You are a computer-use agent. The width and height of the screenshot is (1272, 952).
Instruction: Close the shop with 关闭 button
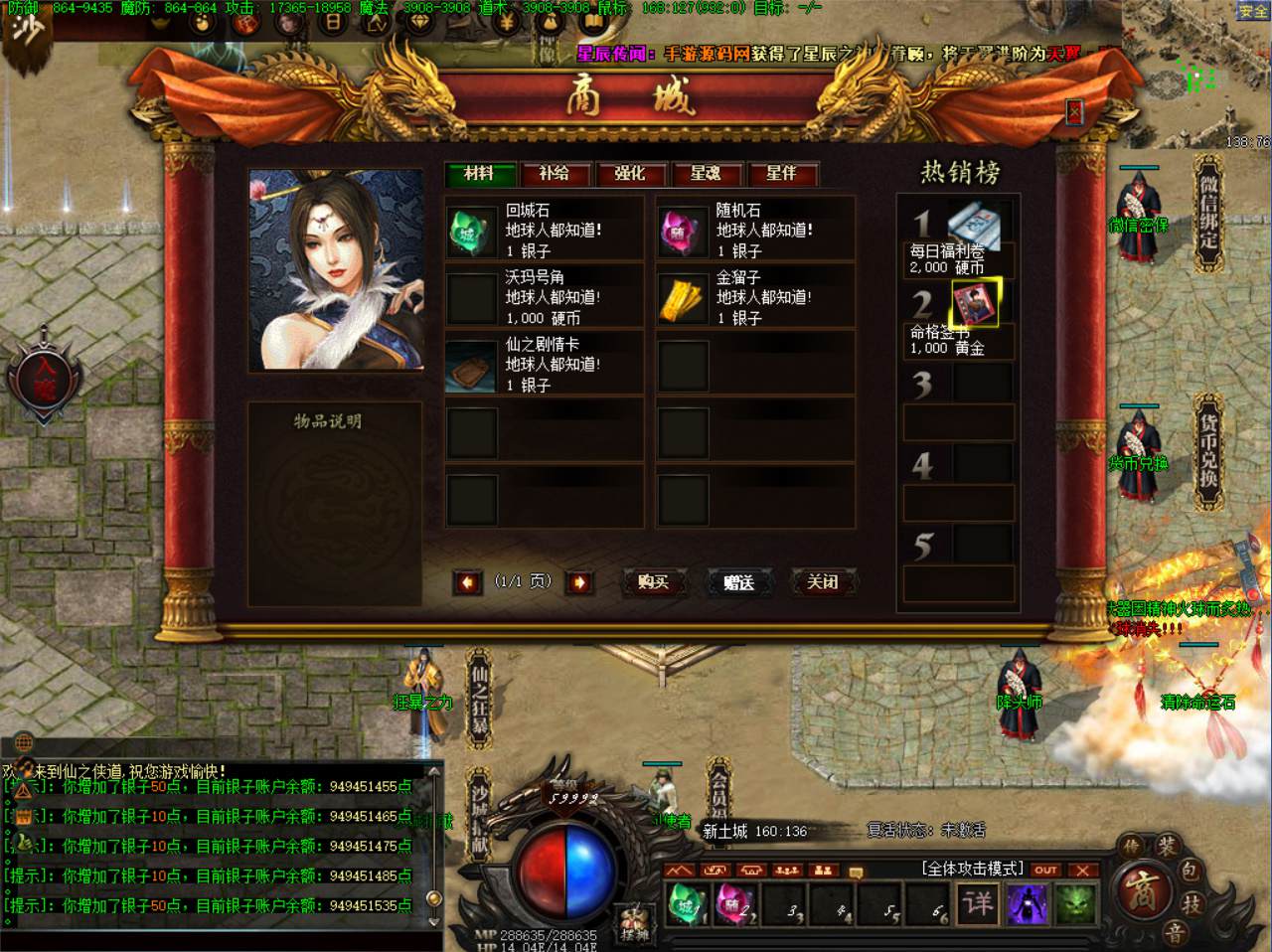[x=823, y=582]
